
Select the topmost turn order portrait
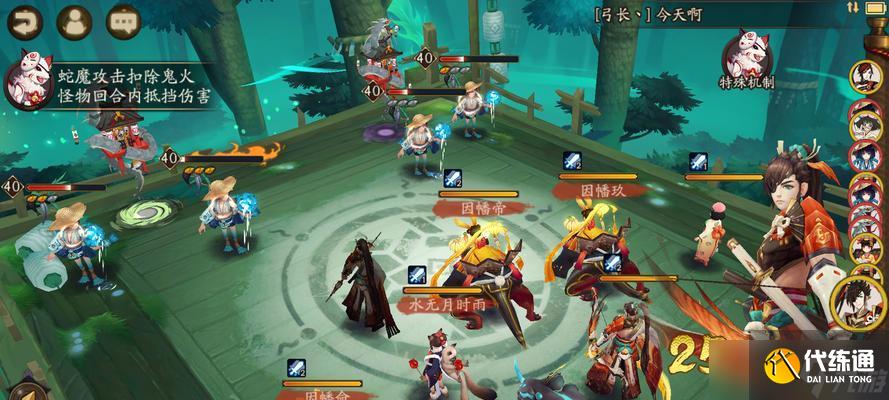(864, 76)
